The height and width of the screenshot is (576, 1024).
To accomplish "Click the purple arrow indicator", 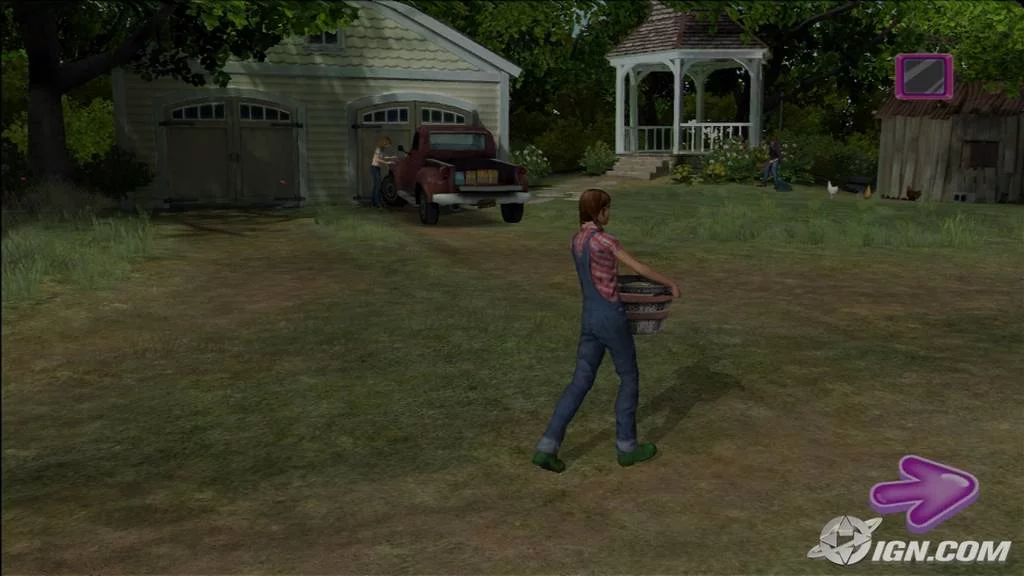I will pos(923,492).
